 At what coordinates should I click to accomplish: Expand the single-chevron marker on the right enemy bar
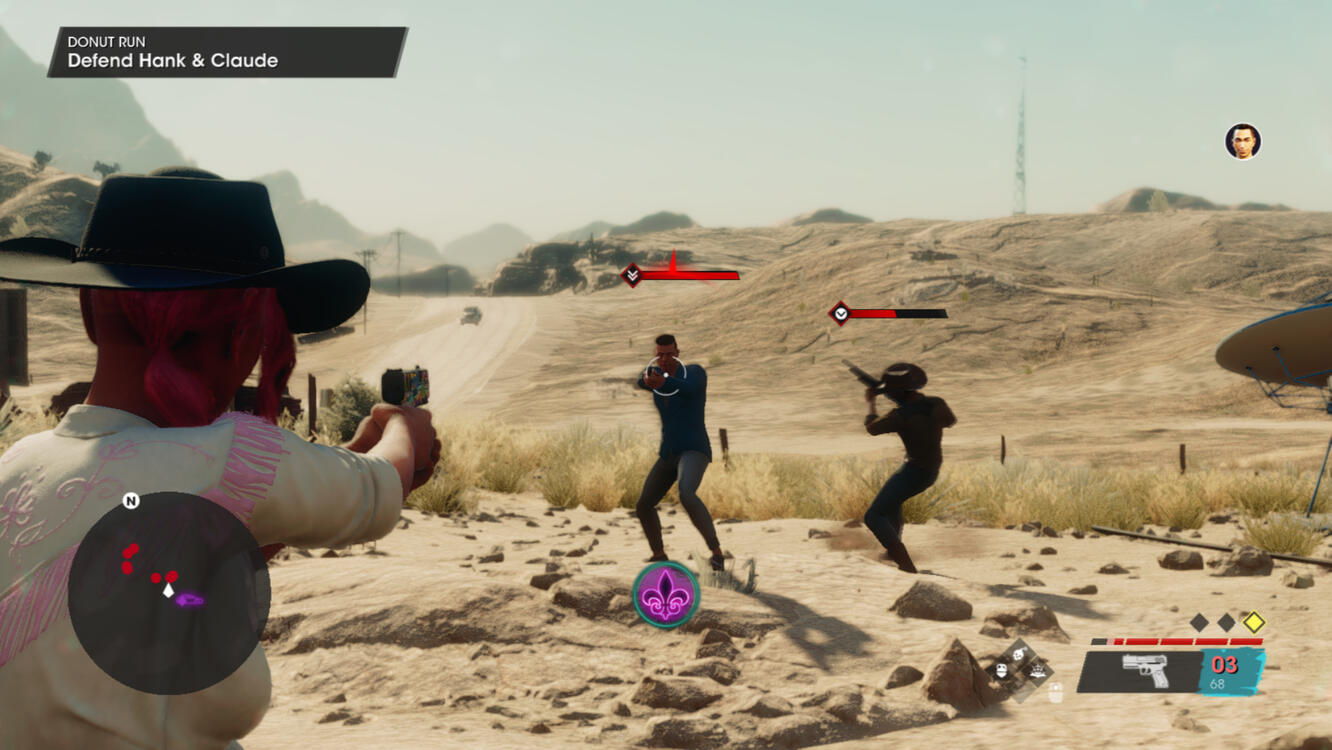click(x=841, y=312)
